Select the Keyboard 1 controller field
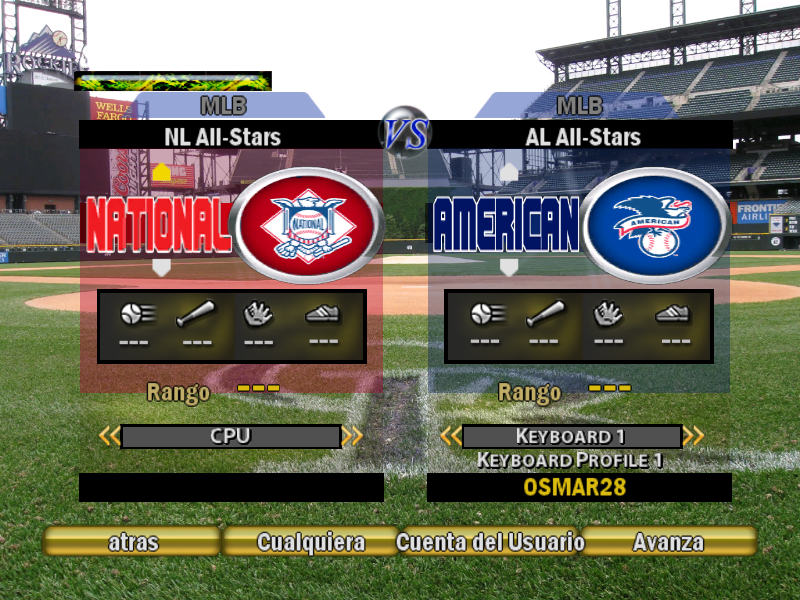 tap(571, 436)
